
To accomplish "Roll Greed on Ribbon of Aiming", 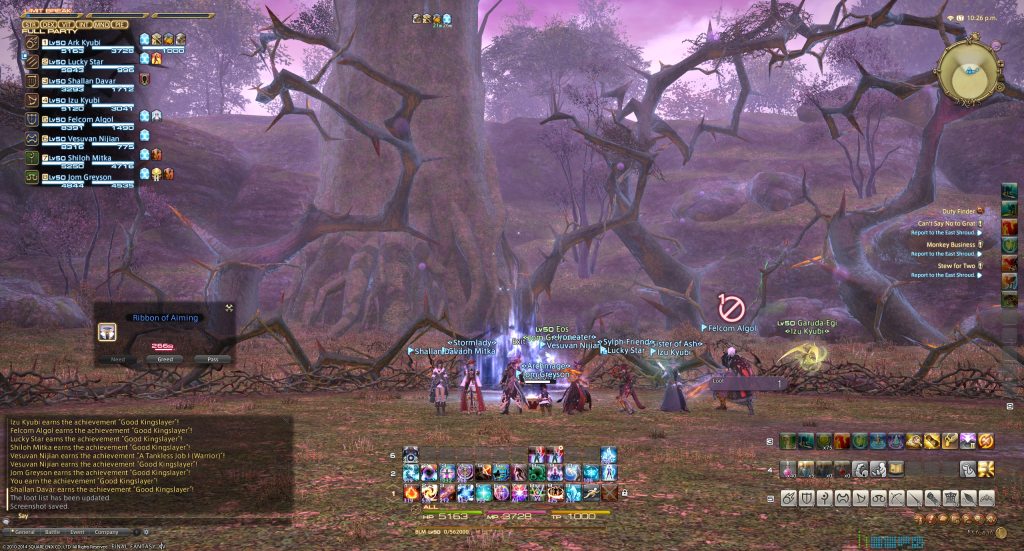I will coord(165,359).
